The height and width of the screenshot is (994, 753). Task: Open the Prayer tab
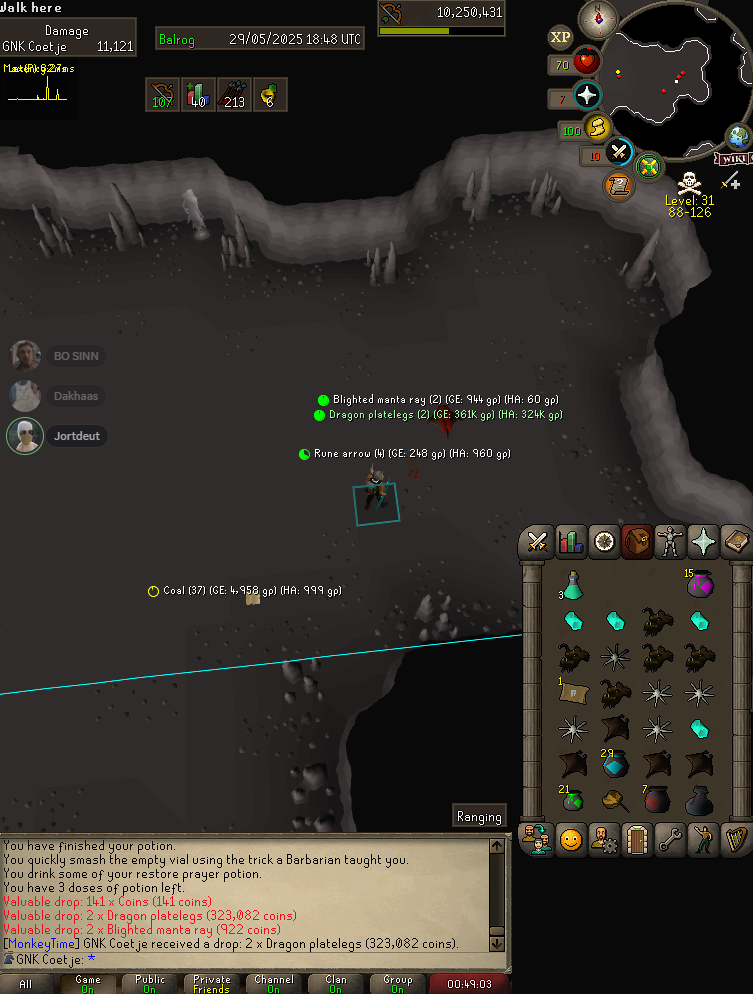[703, 542]
